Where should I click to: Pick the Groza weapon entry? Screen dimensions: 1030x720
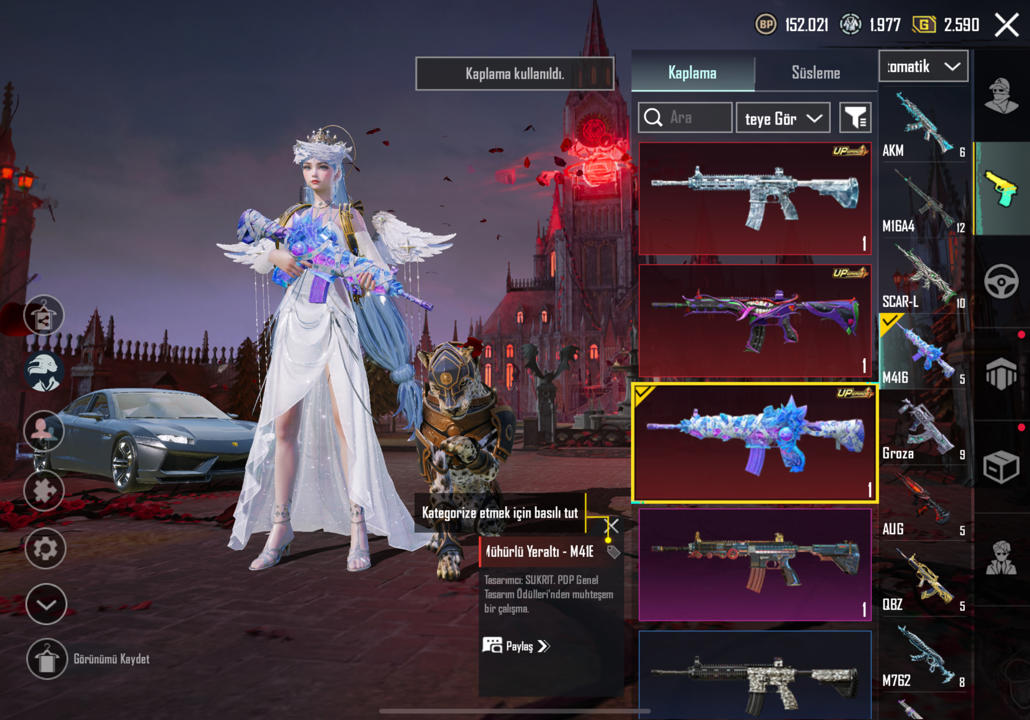(x=923, y=430)
